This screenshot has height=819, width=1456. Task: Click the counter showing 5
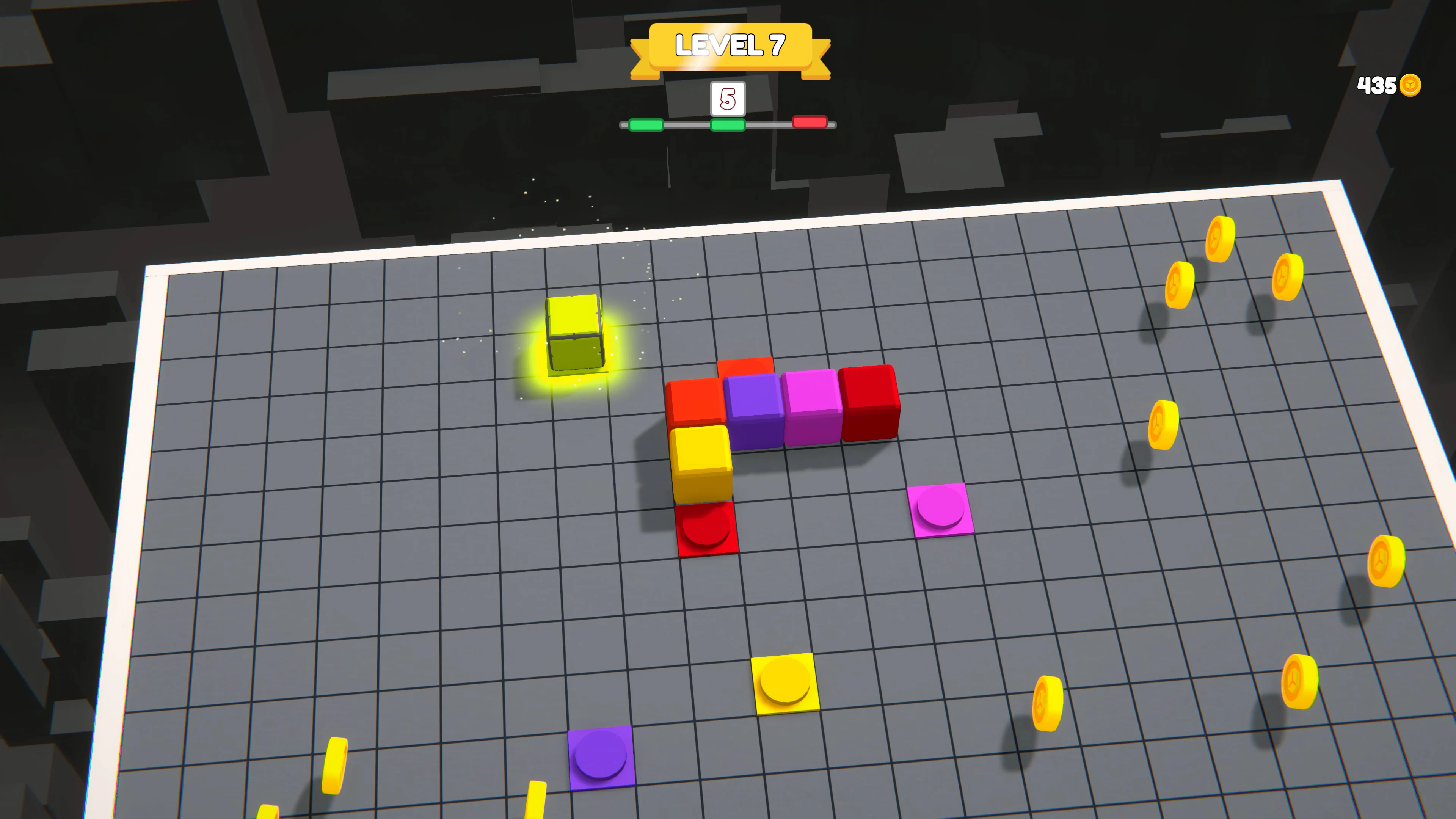tap(728, 98)
